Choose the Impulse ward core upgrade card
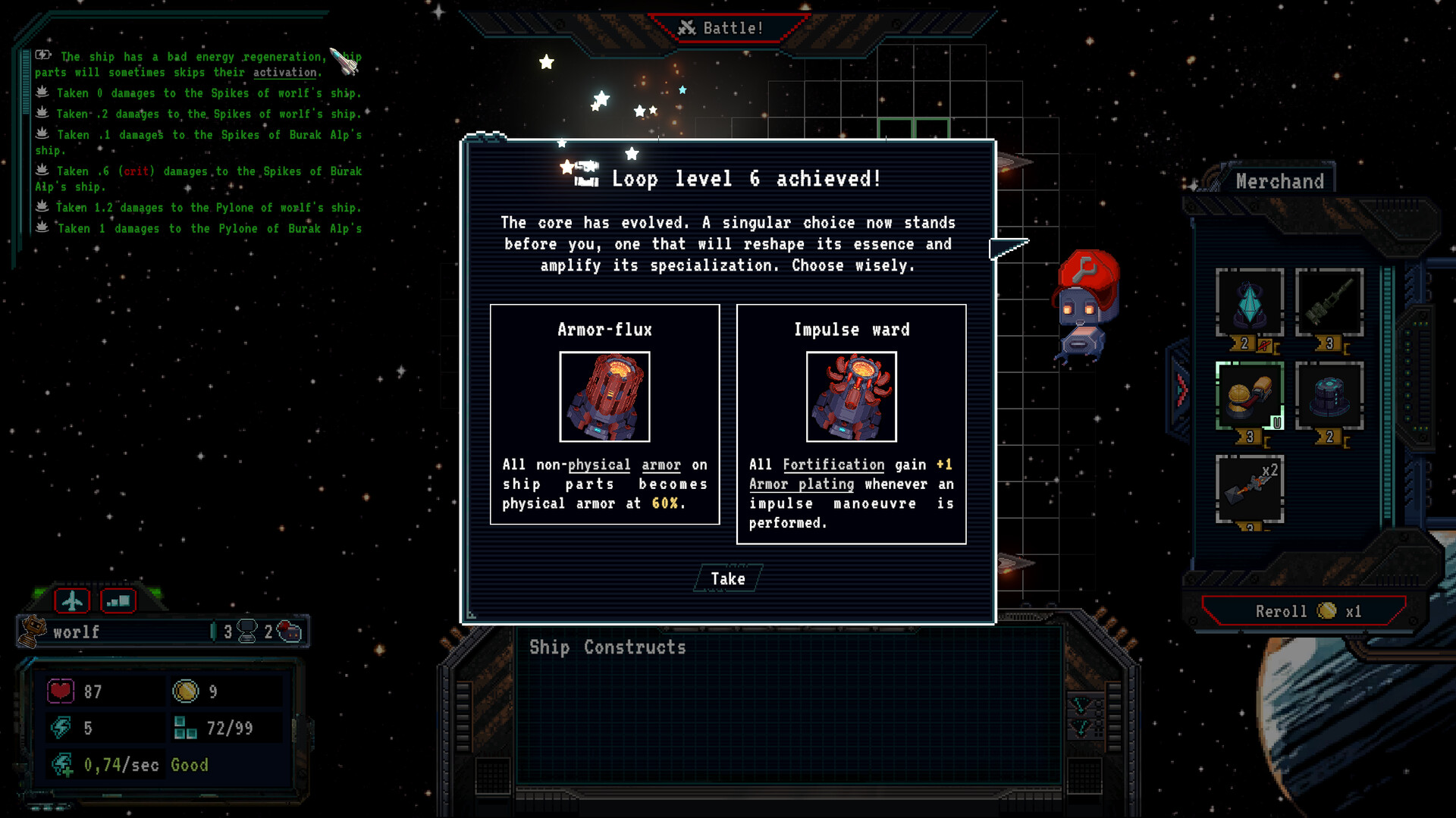This screenshot has width=1456, height=818. [851, 424]
